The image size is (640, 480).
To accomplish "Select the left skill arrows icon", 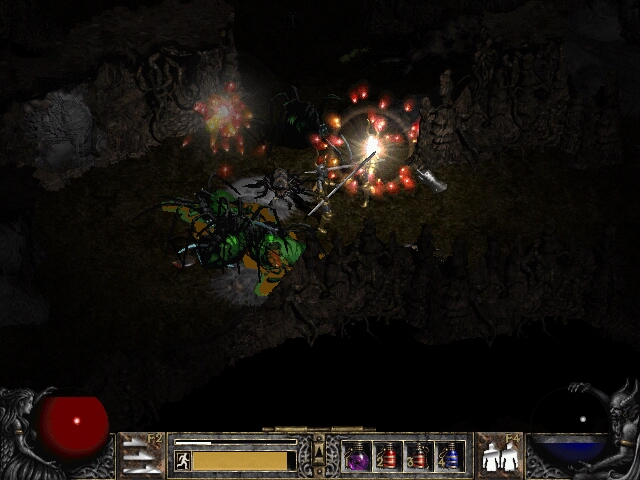I will 140,456.
